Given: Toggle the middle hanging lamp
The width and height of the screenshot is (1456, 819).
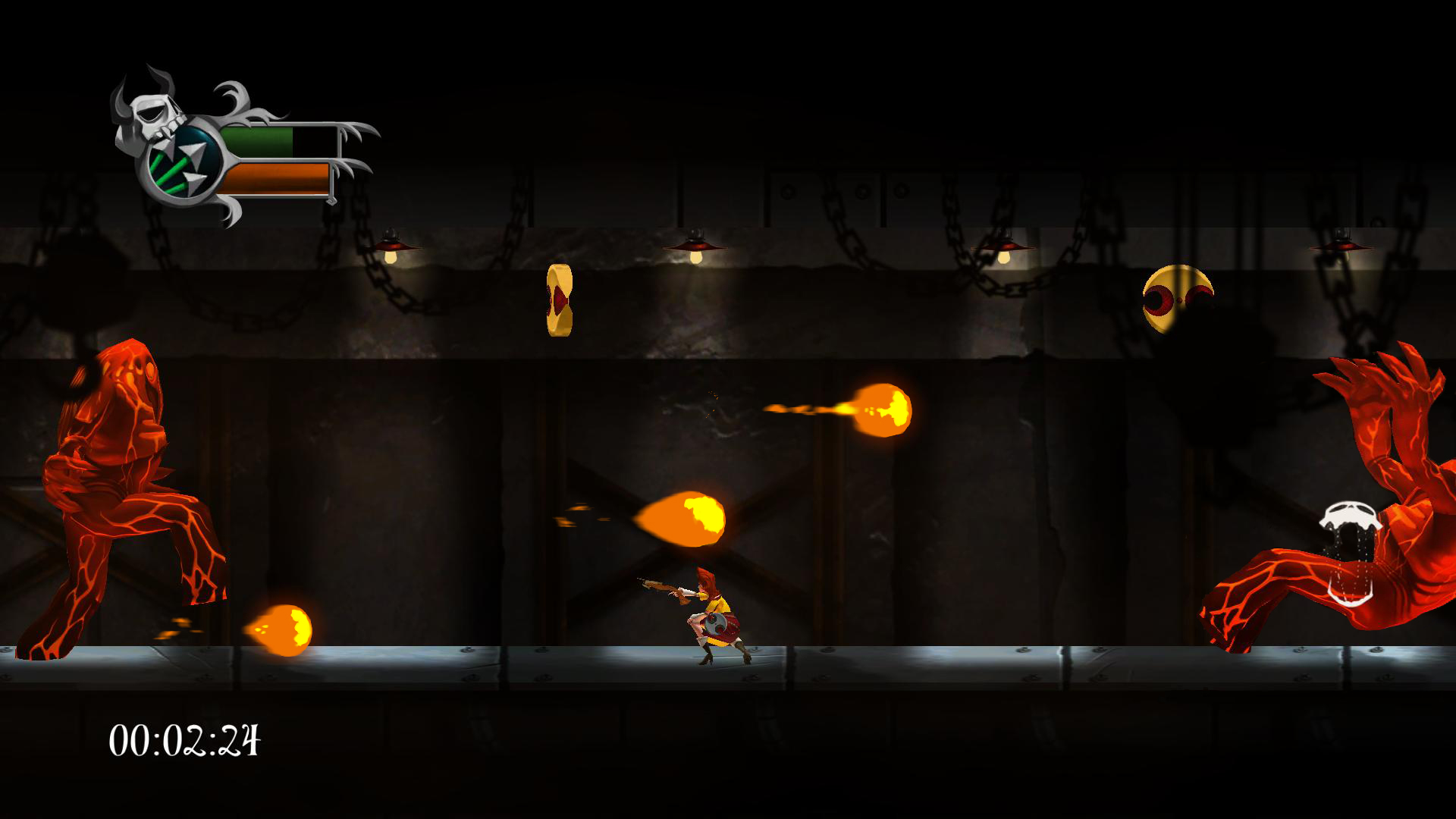Looking at the screenshot, I should (x=694, y=243).
